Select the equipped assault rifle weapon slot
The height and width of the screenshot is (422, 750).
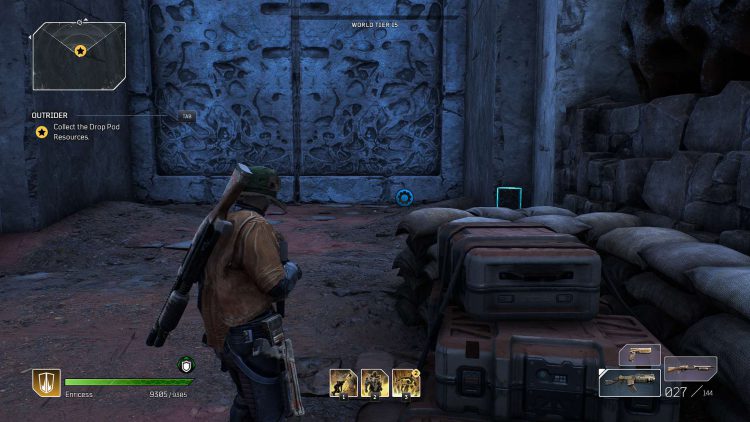(x=628, y=383)
